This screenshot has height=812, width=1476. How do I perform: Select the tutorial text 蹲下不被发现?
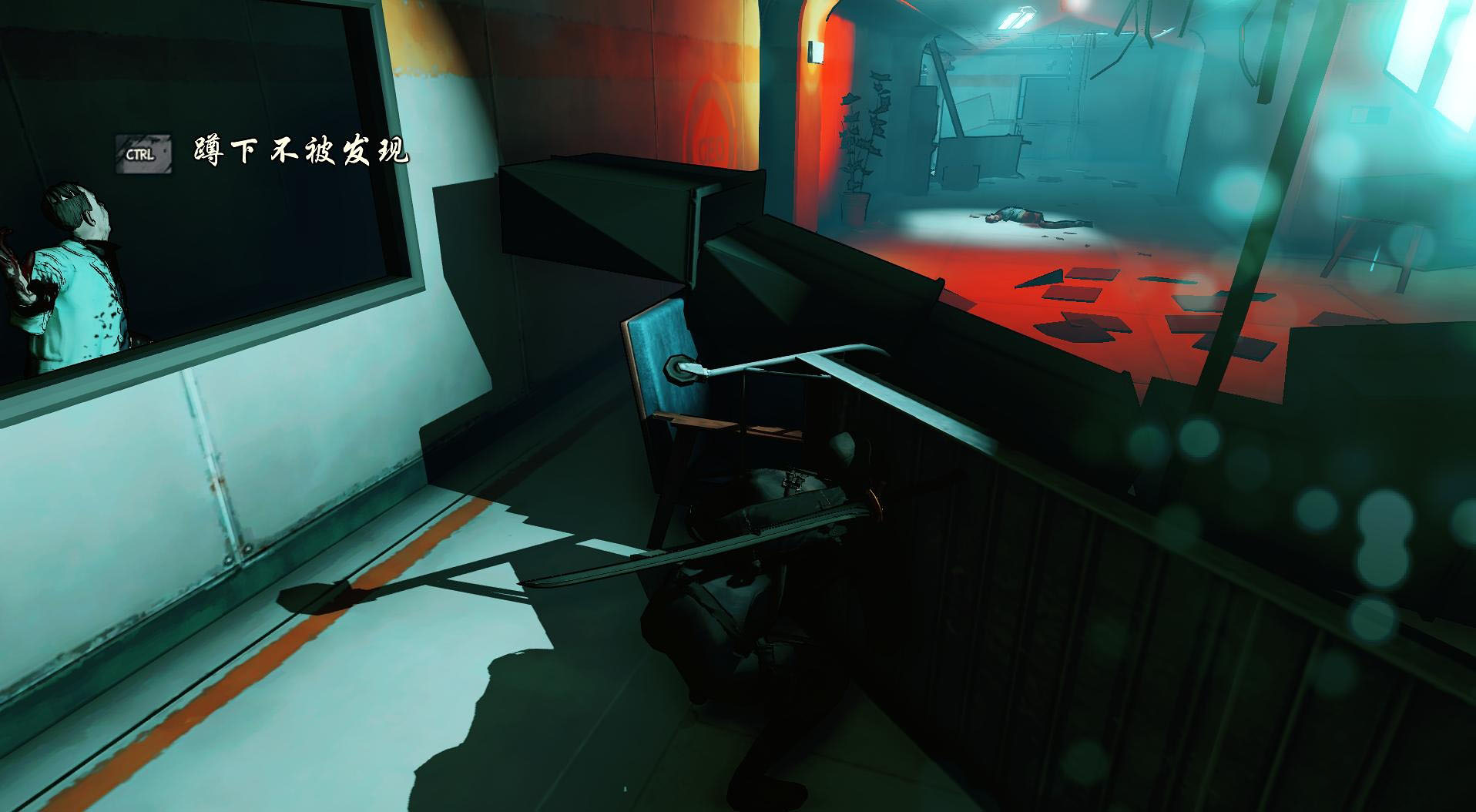300,152
